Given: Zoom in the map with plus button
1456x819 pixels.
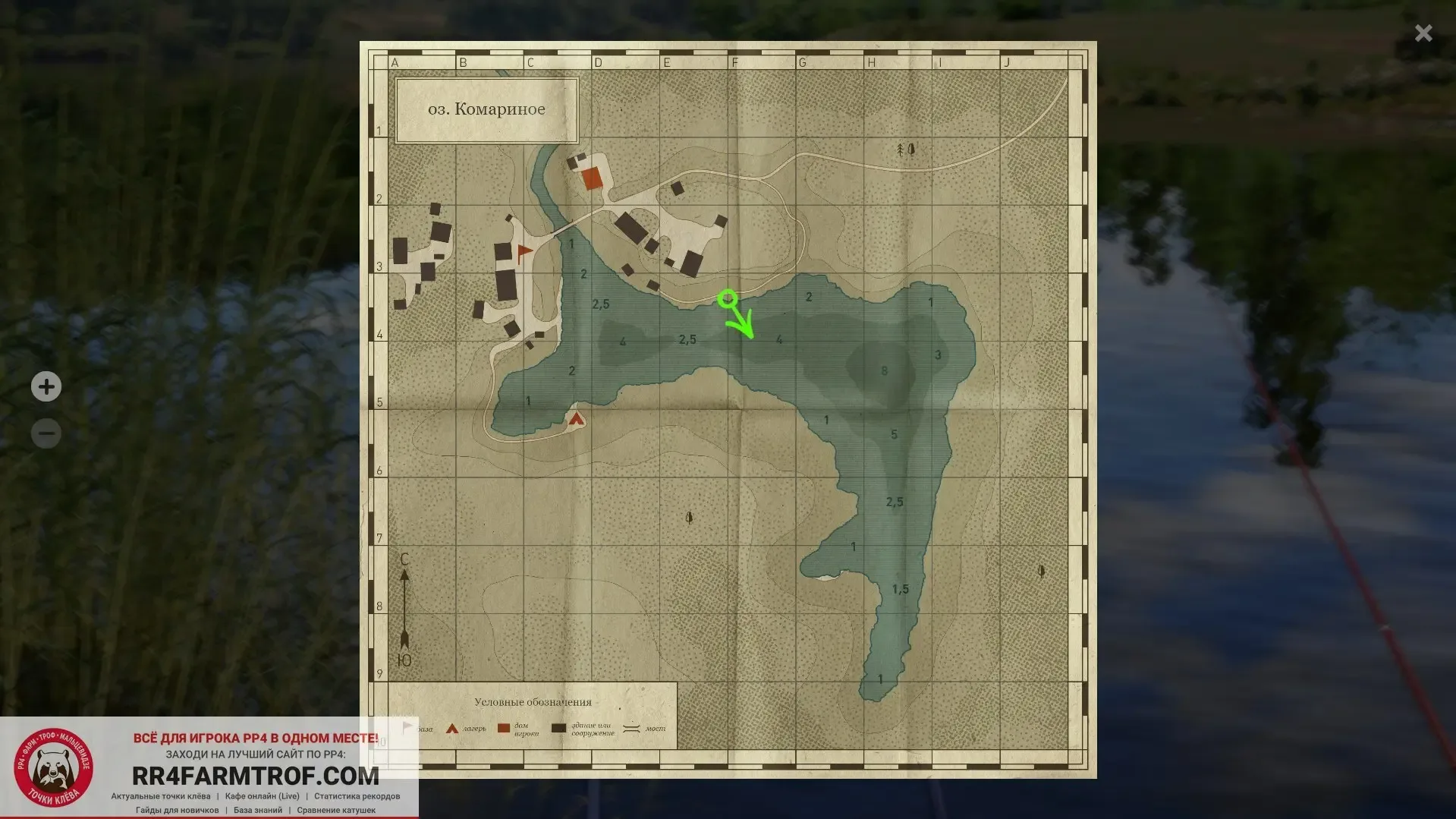Looking at the screenshot, I should point(46,386).
